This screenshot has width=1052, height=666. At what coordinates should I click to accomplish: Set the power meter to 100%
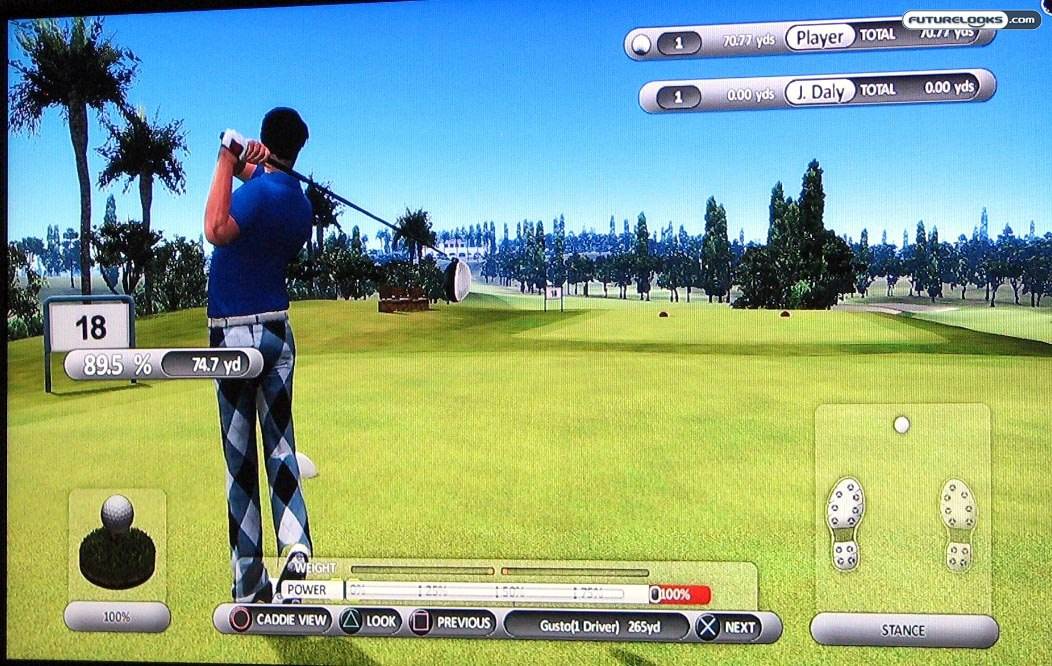pos(681,594)
